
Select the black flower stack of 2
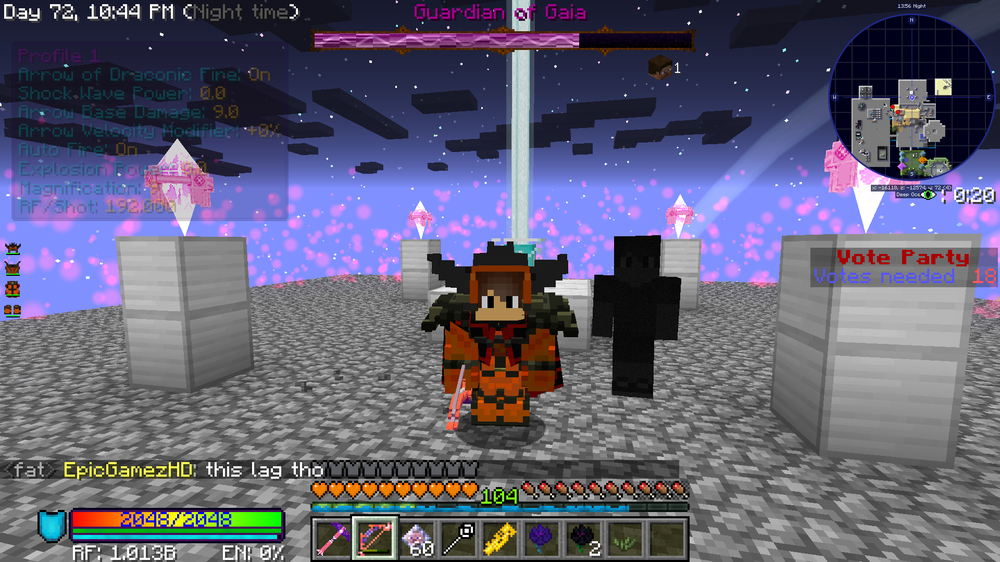point(583,539)
